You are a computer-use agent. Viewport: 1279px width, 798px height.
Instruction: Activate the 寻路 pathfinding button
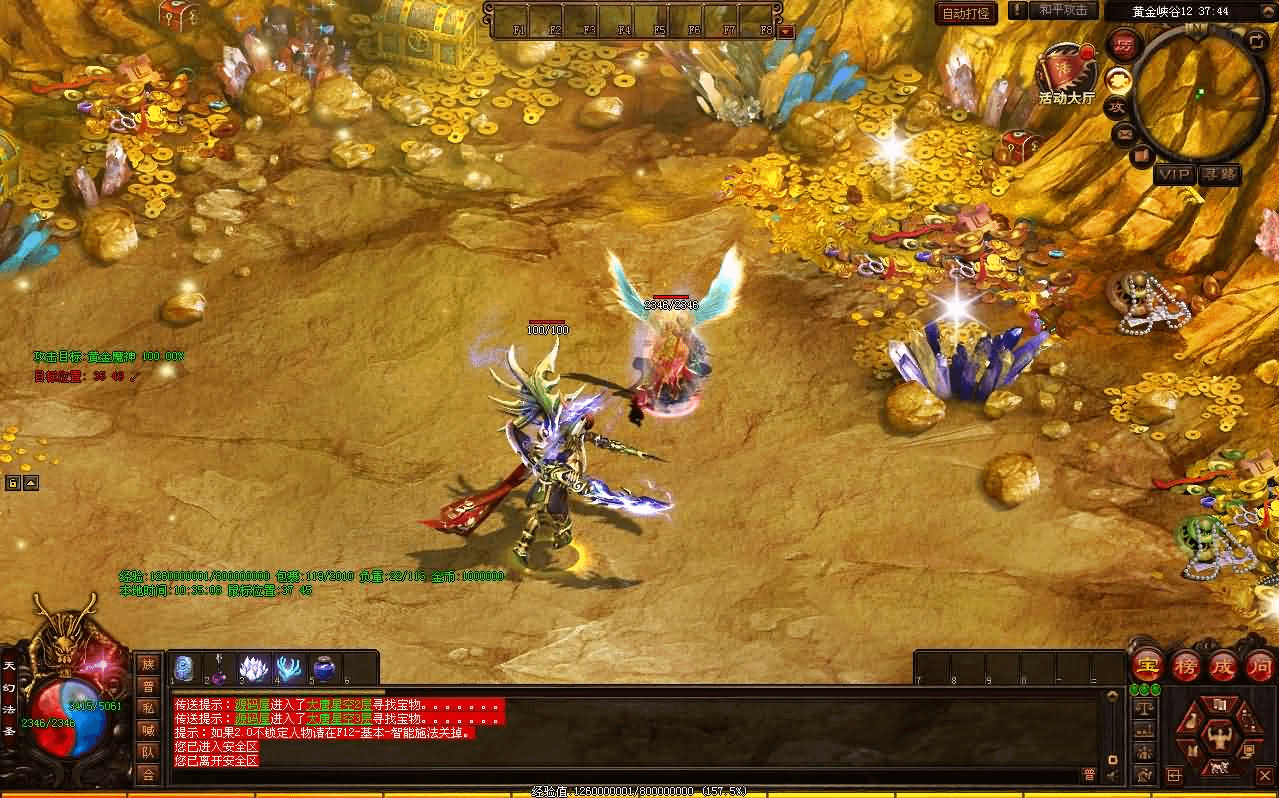(1220, 175)
